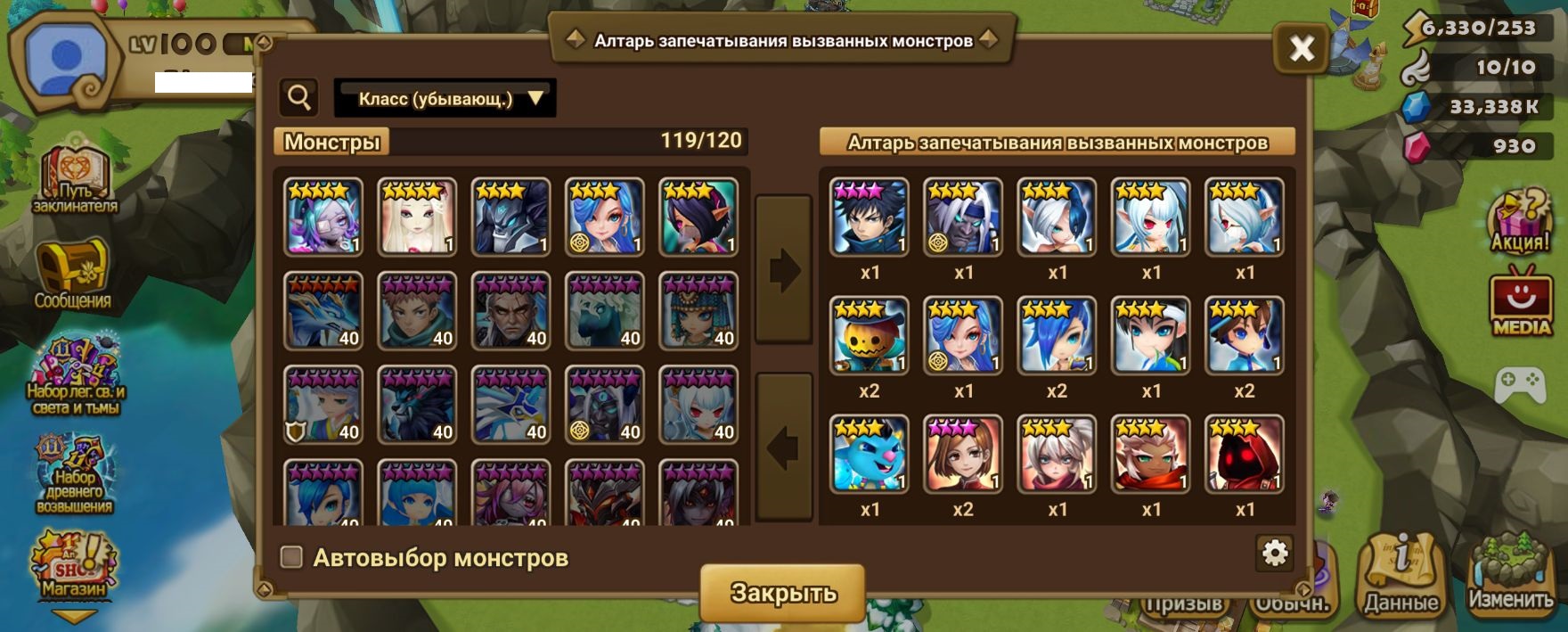Select the red hooded shadow monster
Image resolution: width=1568 pixels, height=632 pixels.
tap(1245, 454)
